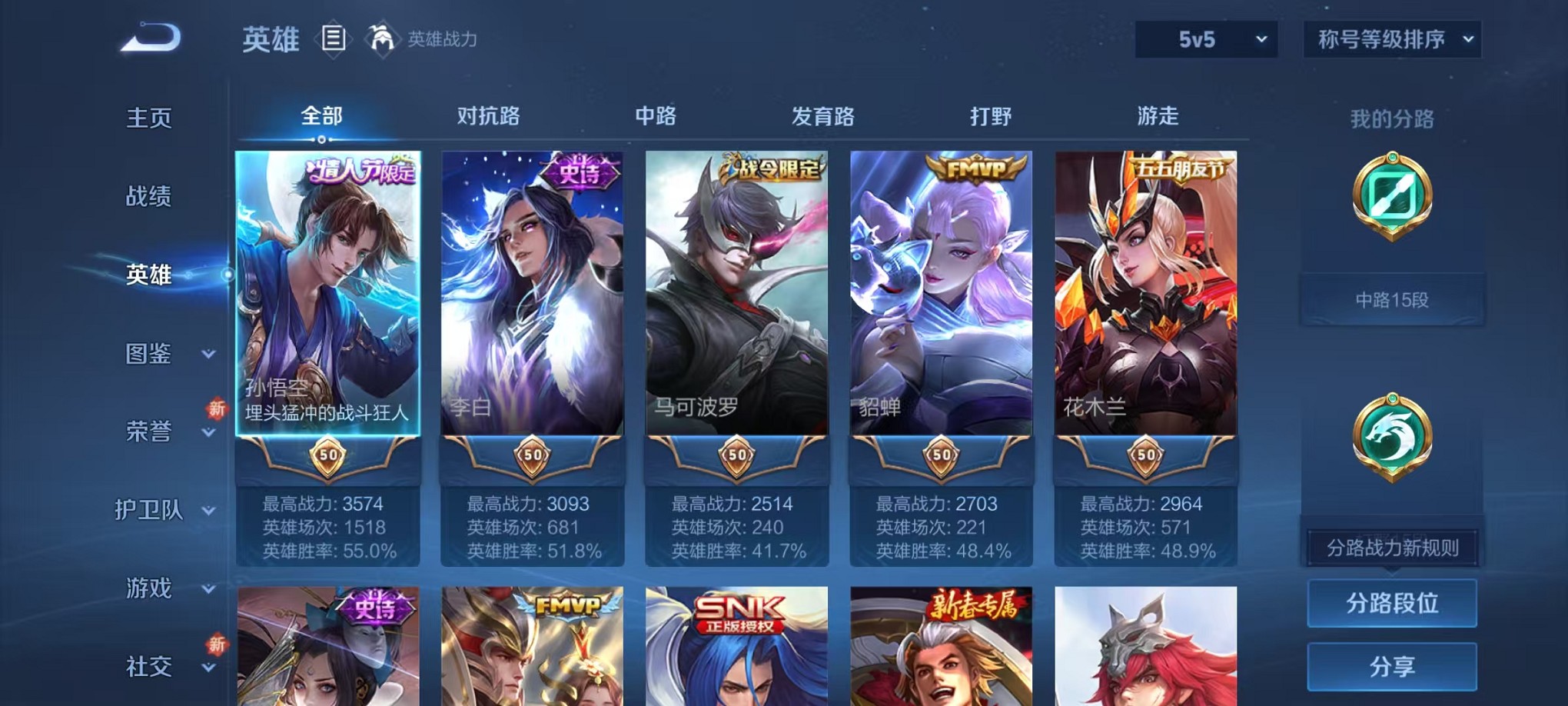Viewport: 1568px width, 706px height.
Task: Open the 5v5 mode dropdown
Action: click(x=1204, y=38)
